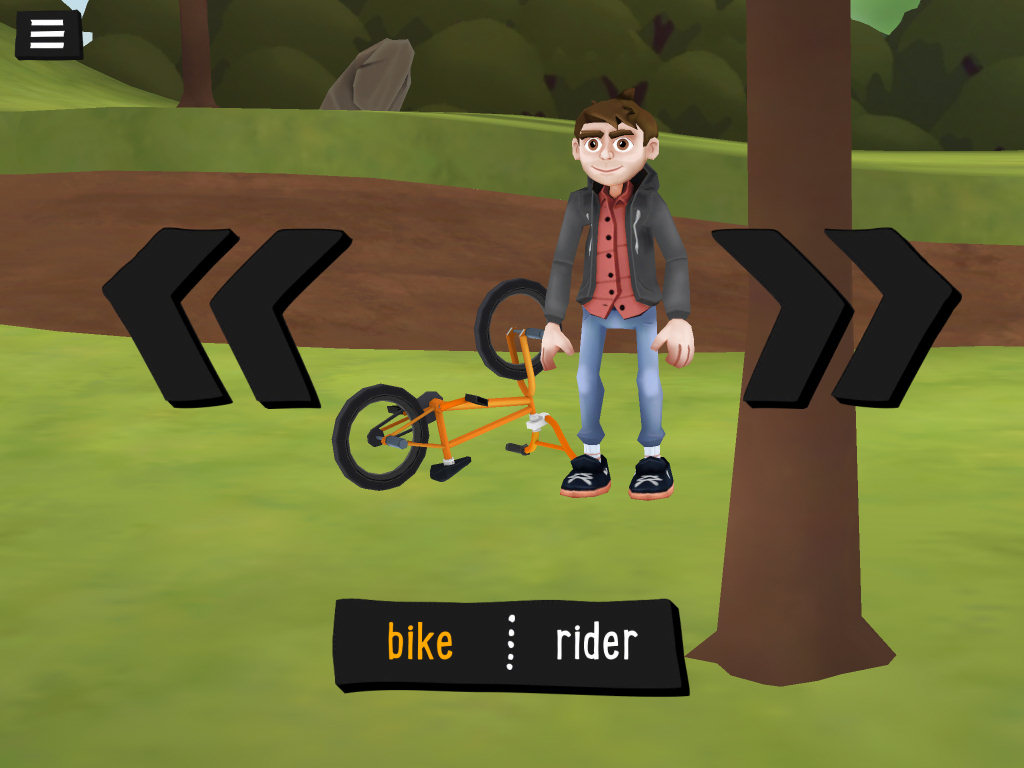Open the hamburger menu
The height and width of the screenshot is (768, 1024).
tap(47, 34)
